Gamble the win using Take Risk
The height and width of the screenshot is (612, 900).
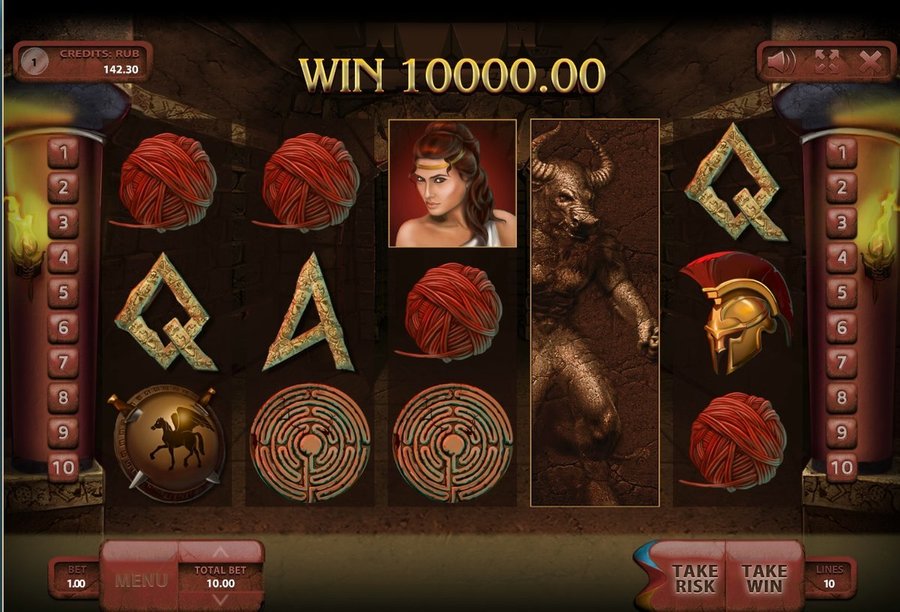pyautogui.click(x=694, y=578)
